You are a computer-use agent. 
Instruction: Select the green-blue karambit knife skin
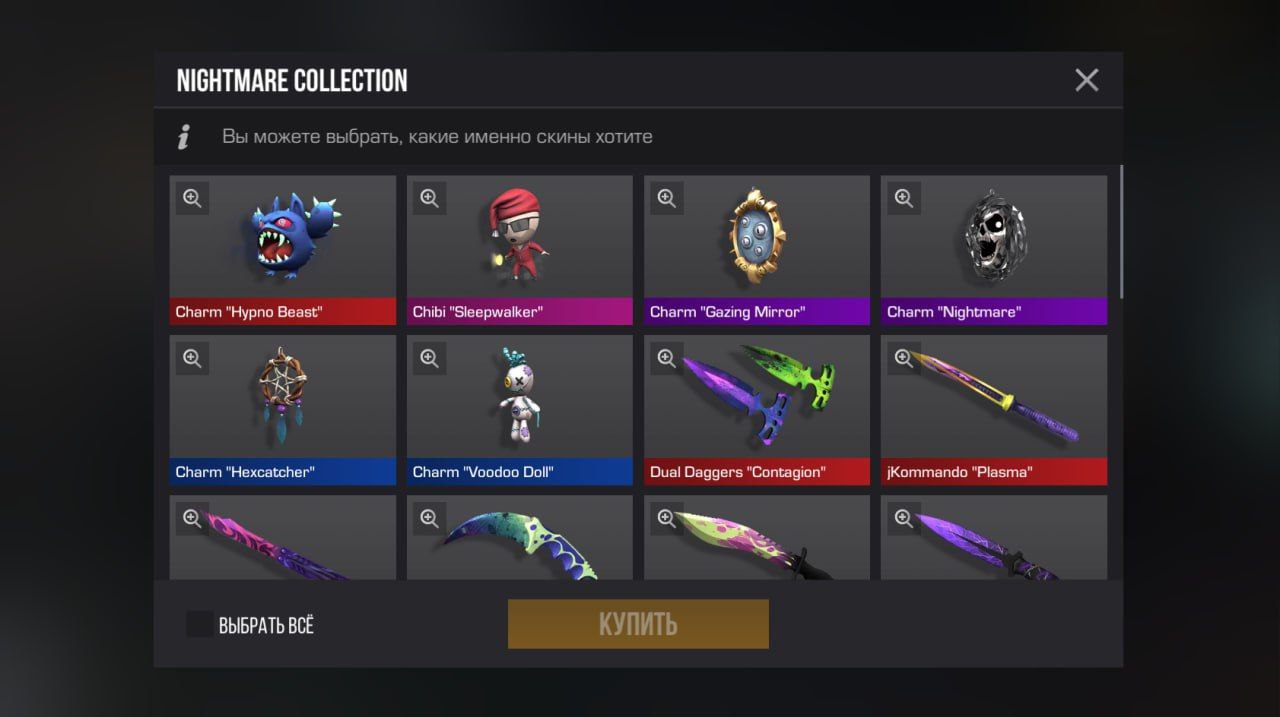tap(519, 545)
